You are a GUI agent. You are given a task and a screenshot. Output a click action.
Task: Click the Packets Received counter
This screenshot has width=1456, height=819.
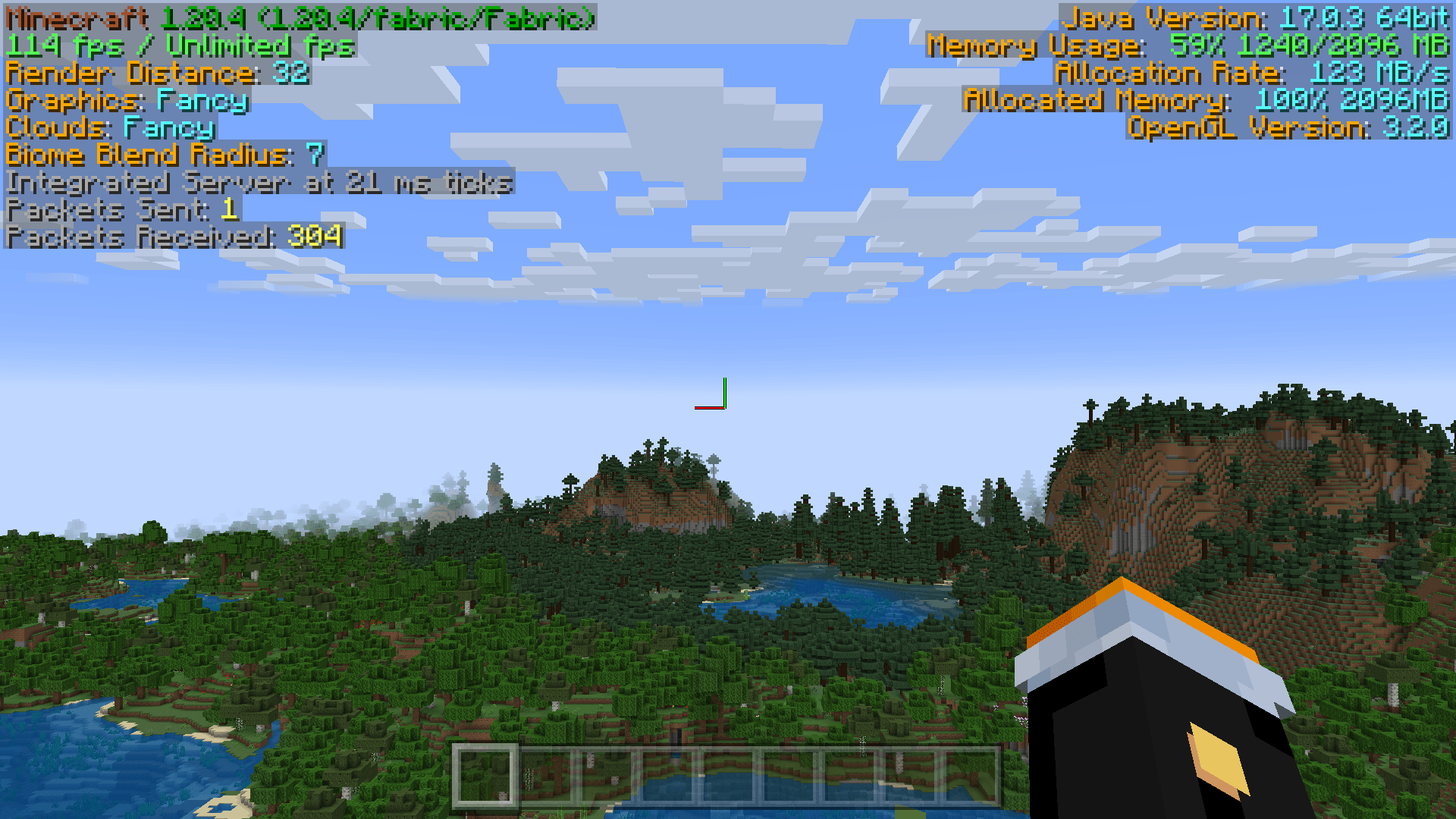174,238
